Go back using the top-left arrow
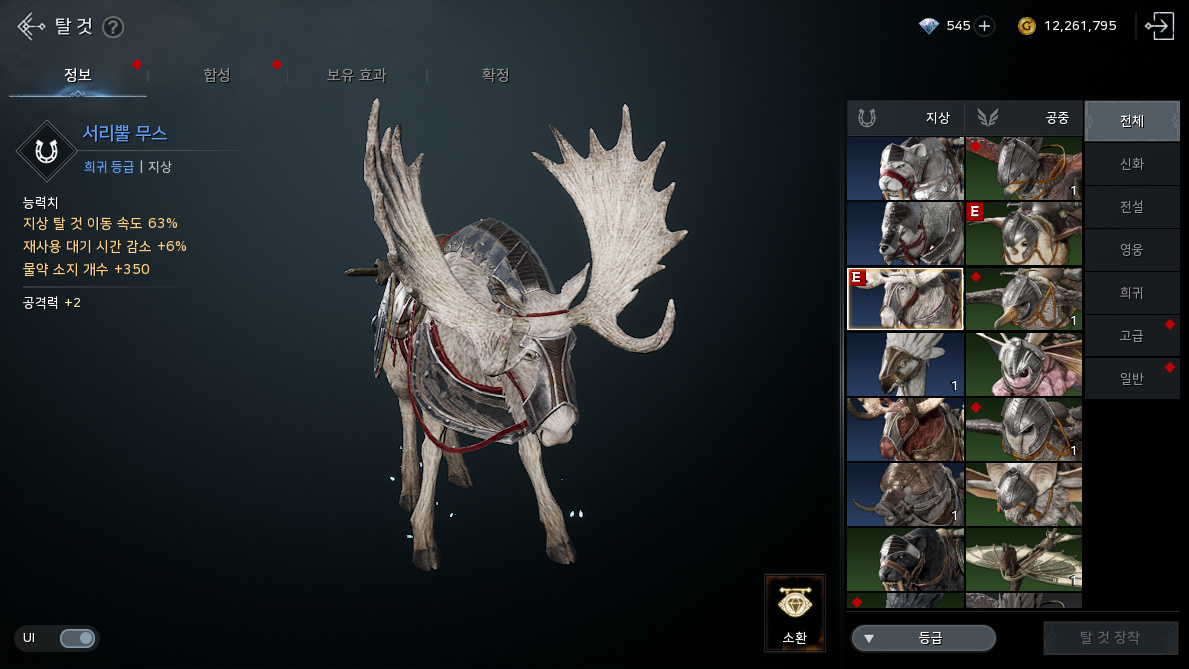This screenshot has height=669, width=1189. 30,27
